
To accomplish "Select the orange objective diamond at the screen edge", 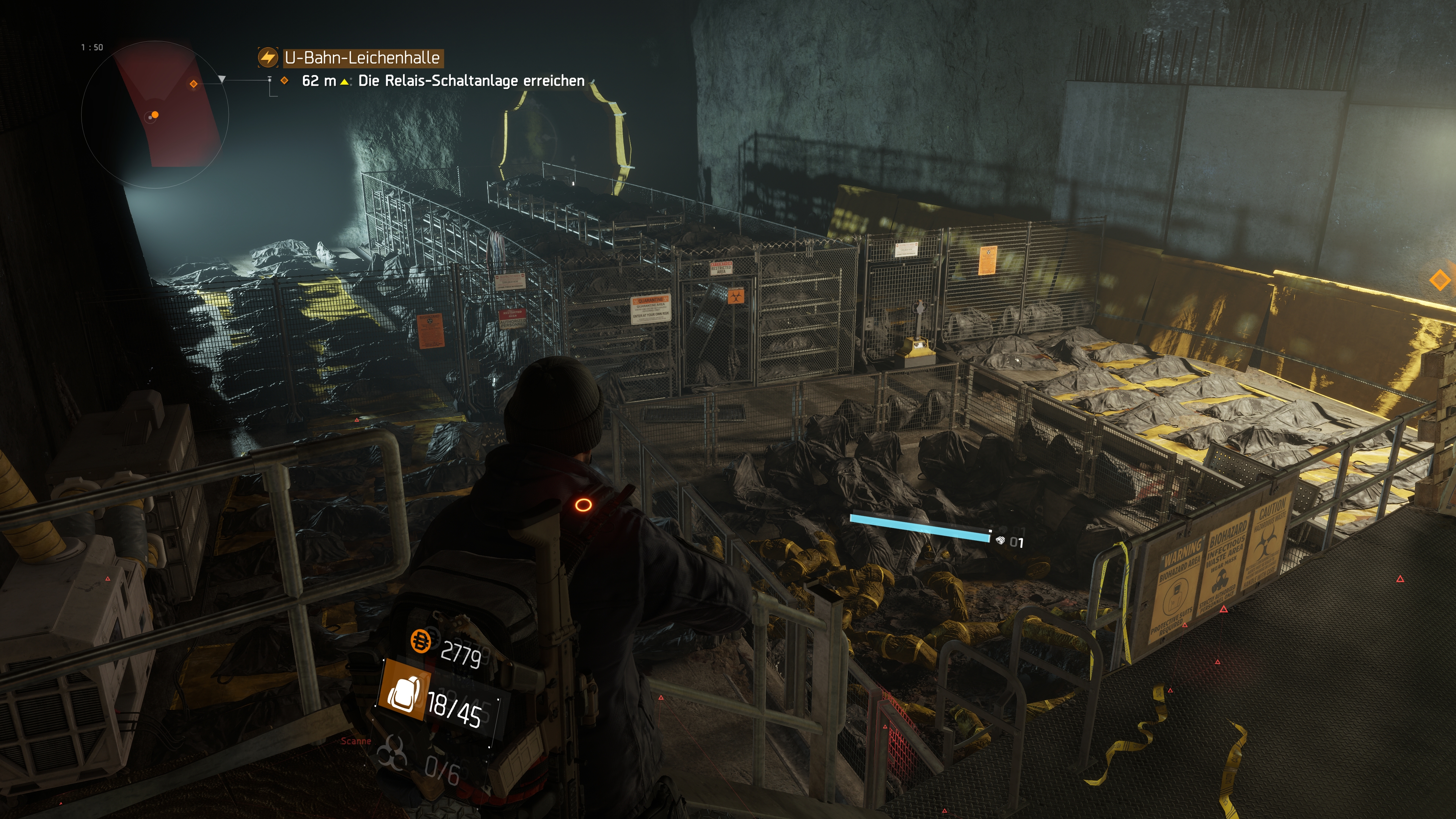I will (x=1440, y=280).
